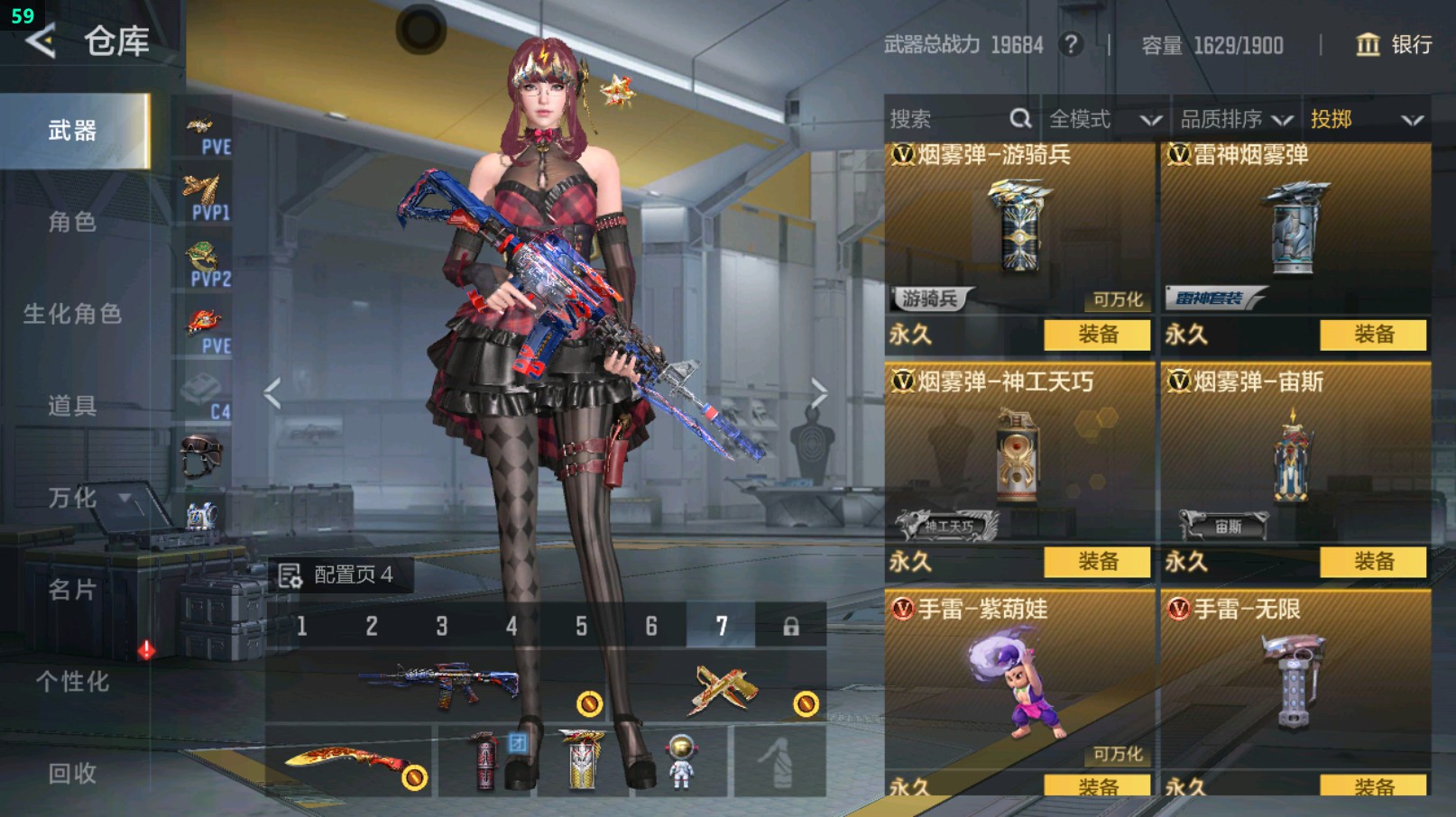
Task: Open the 全模式 mode filter dropdown
Action: tap(1104, 119)
